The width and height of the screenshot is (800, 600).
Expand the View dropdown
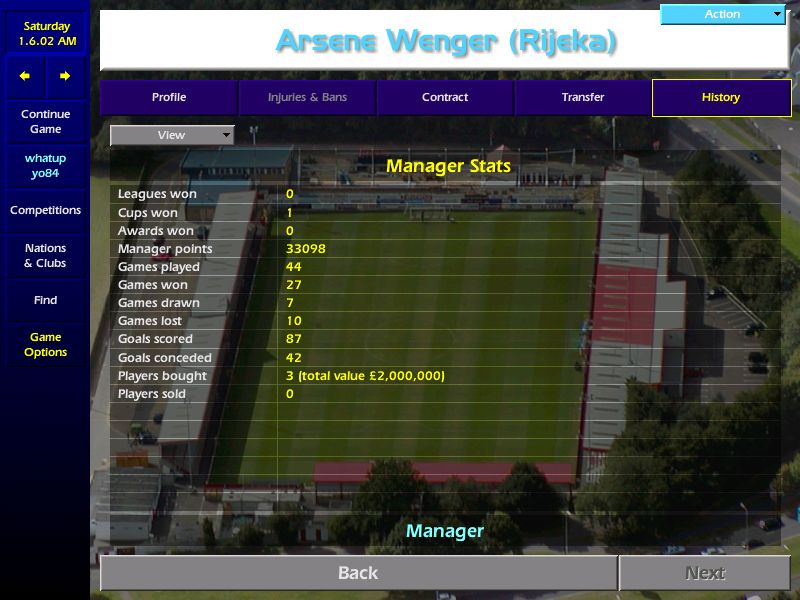click(x=172, y=135)
